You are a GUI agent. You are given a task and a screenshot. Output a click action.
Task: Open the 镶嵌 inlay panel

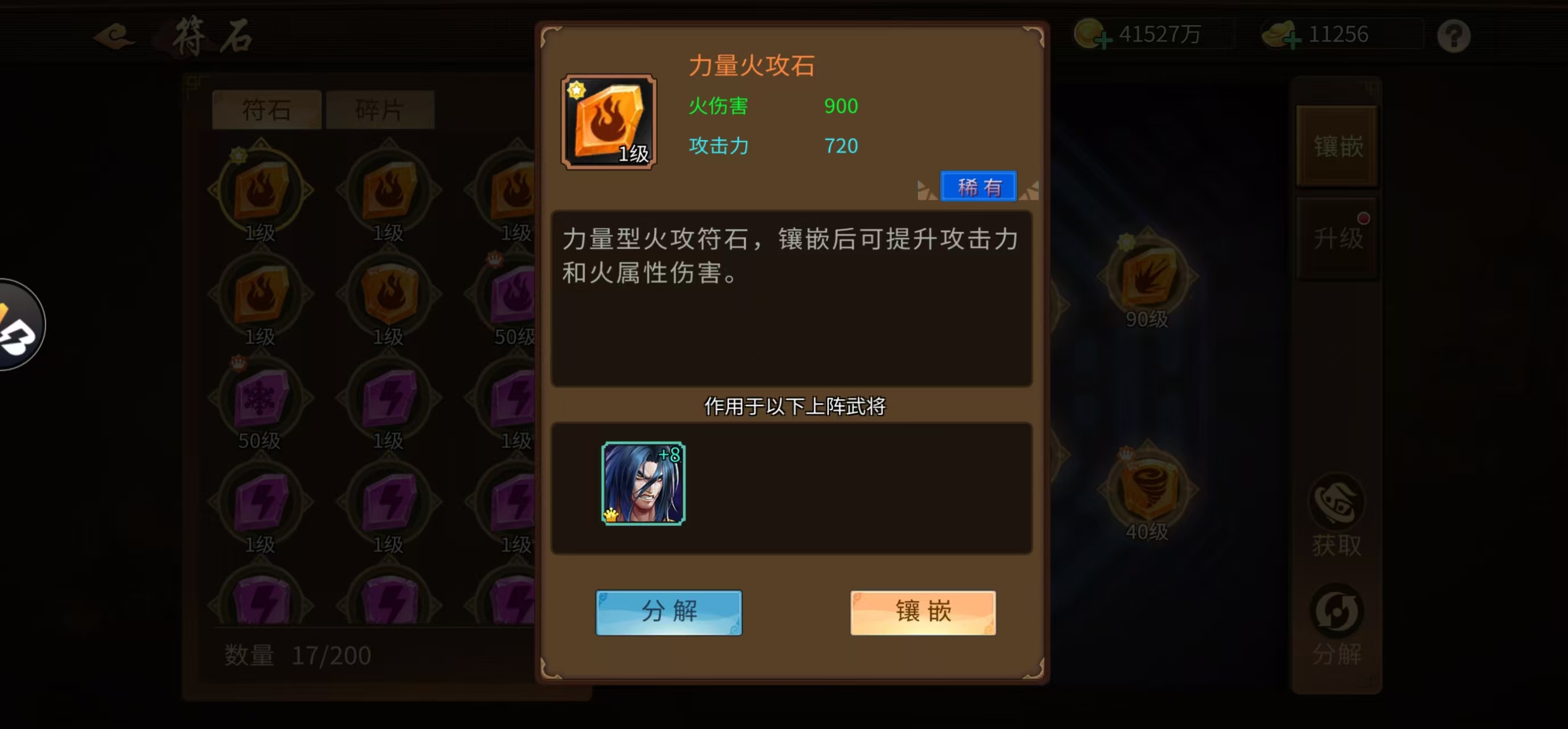tap(1337, 148)
